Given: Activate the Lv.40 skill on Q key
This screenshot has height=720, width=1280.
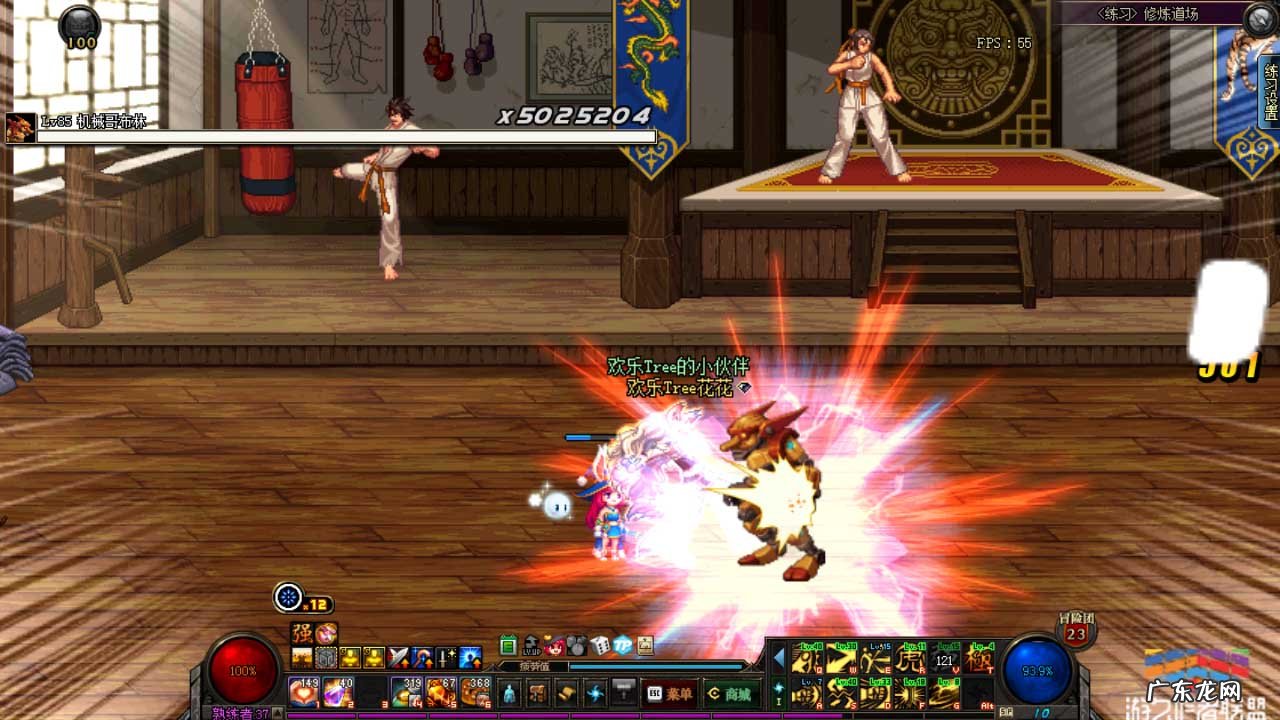Looking at the screenshot, I should click(x=807, y=659).
